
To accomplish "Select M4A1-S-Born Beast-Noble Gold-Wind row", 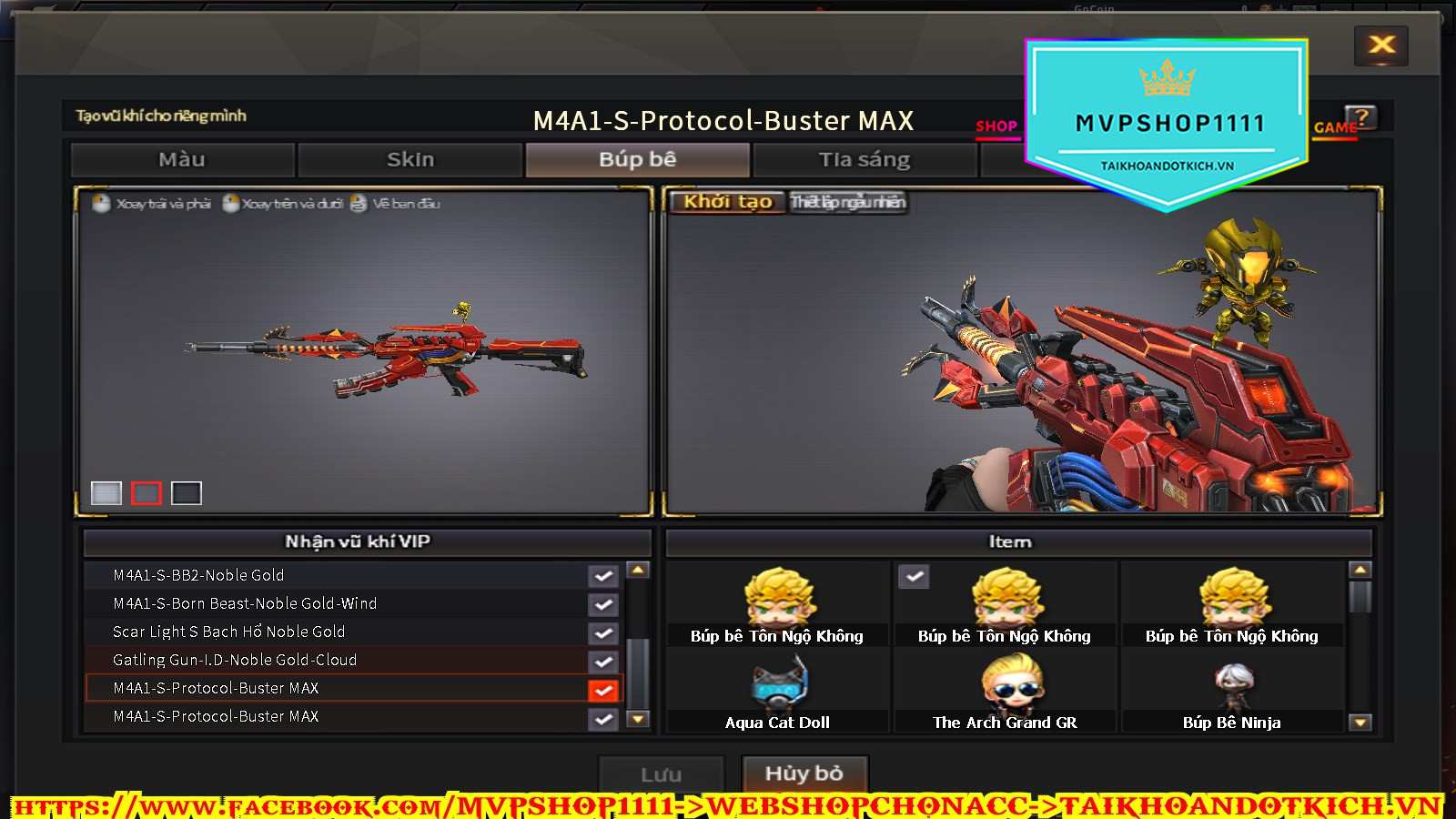I will [x=245, y=603].
